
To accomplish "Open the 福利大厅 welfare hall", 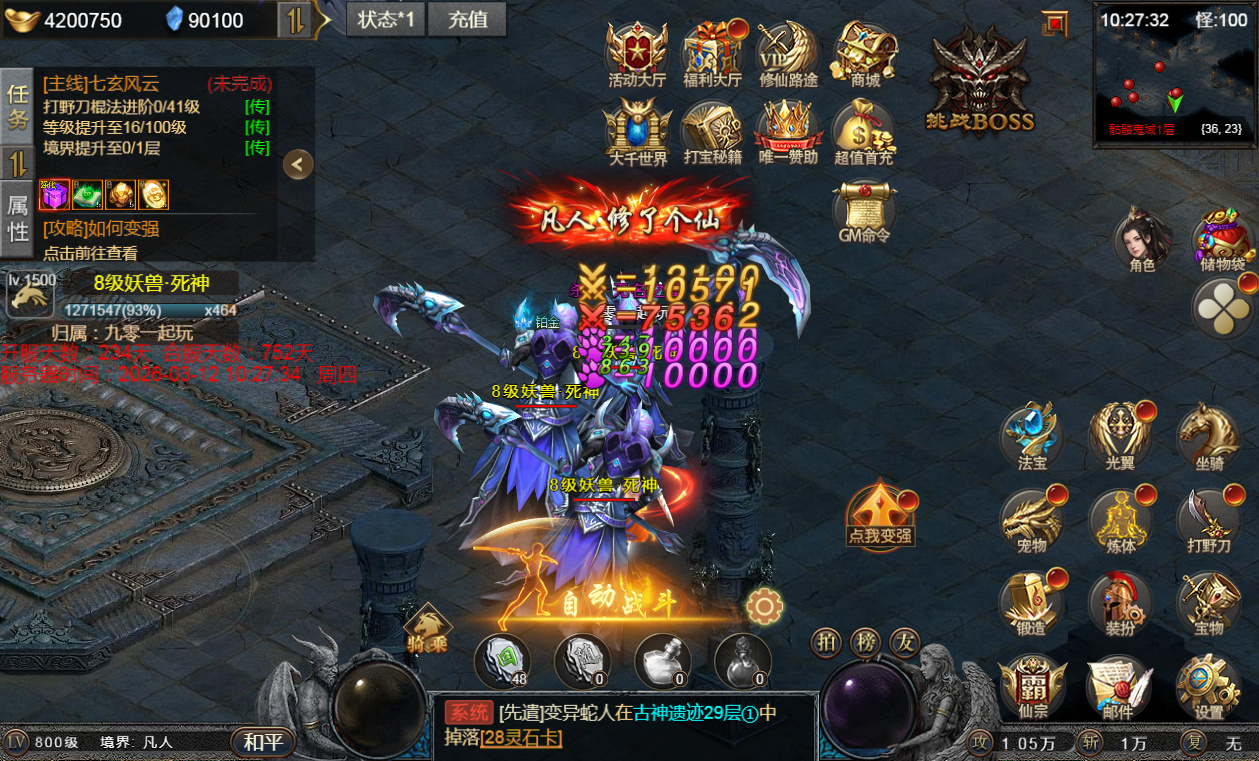I will (712, 55).
